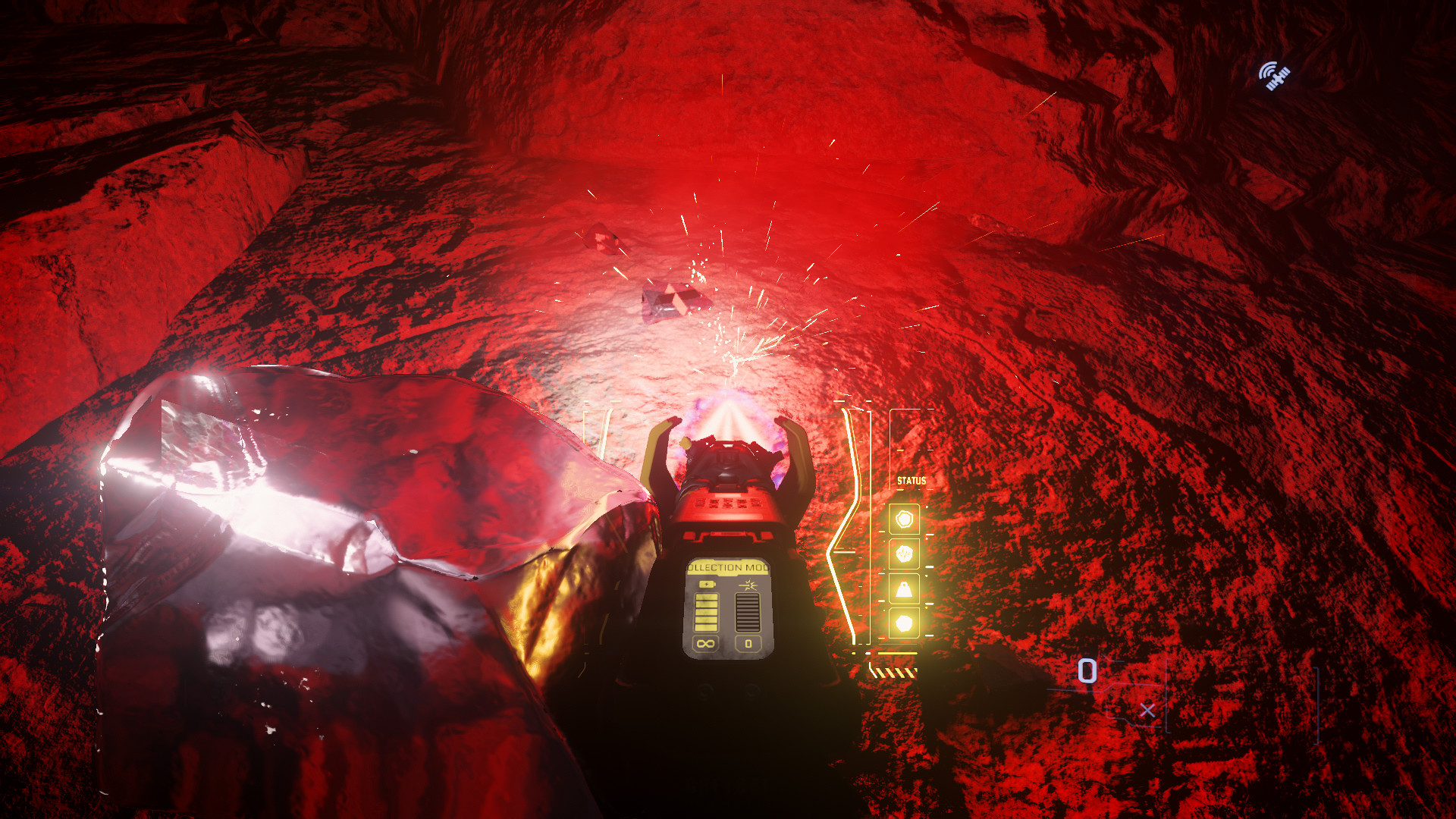The height and width of the screenshot is (819, 1456).
Task: Click the bottom stone icon in STATUS column
Action: pyautogui.click(x=905, y=623)
